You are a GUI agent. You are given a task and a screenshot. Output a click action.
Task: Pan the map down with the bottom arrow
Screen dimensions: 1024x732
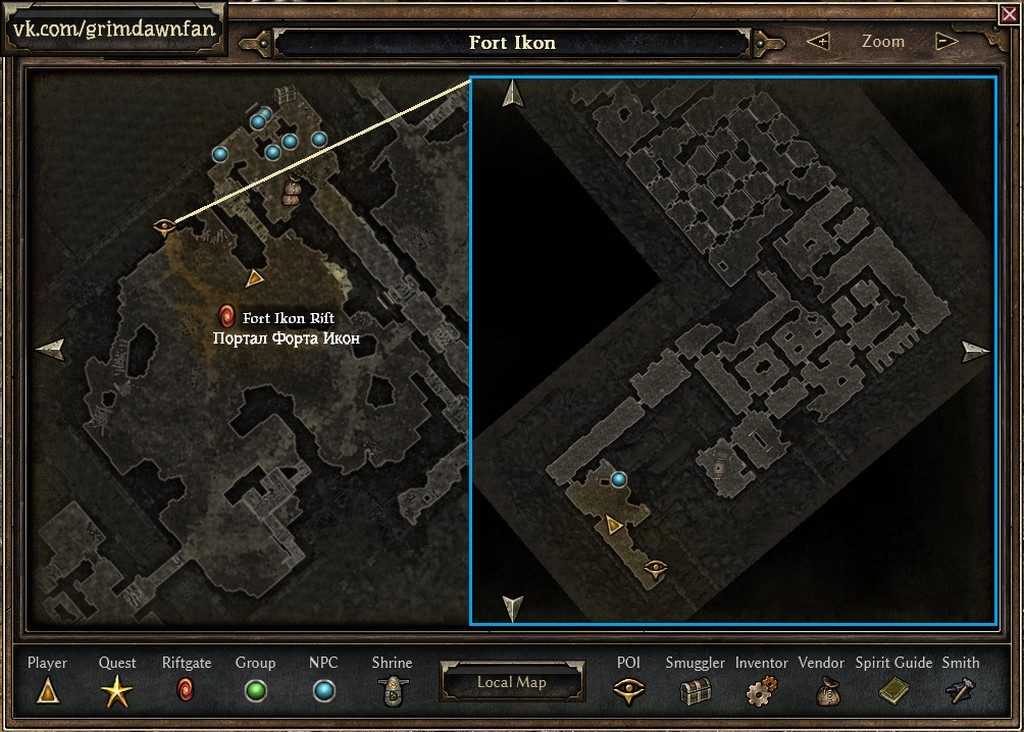pyautogui.click(x=513, y=606)
